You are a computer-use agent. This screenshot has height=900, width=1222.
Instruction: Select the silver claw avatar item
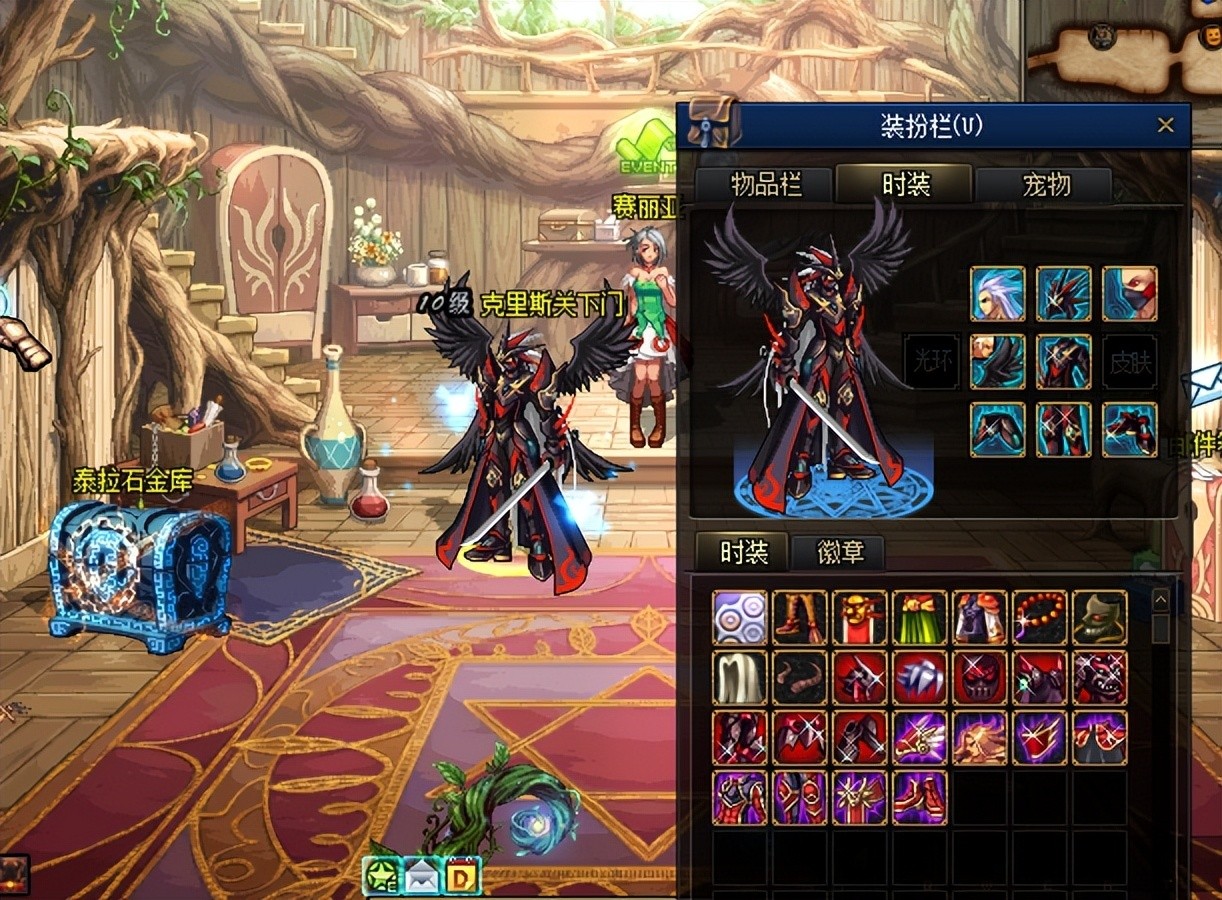click(920, 678)
